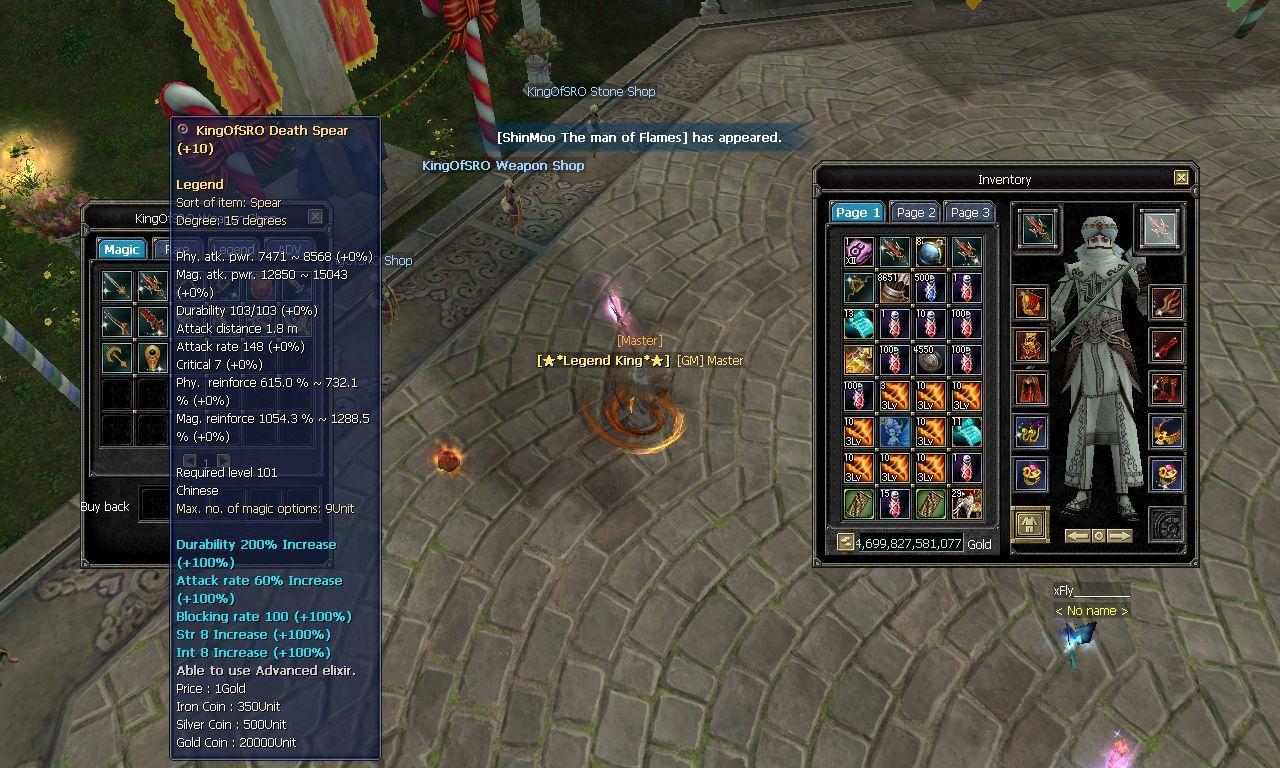Click the equipped spear in the weapon slot

tap(1039, 231)
